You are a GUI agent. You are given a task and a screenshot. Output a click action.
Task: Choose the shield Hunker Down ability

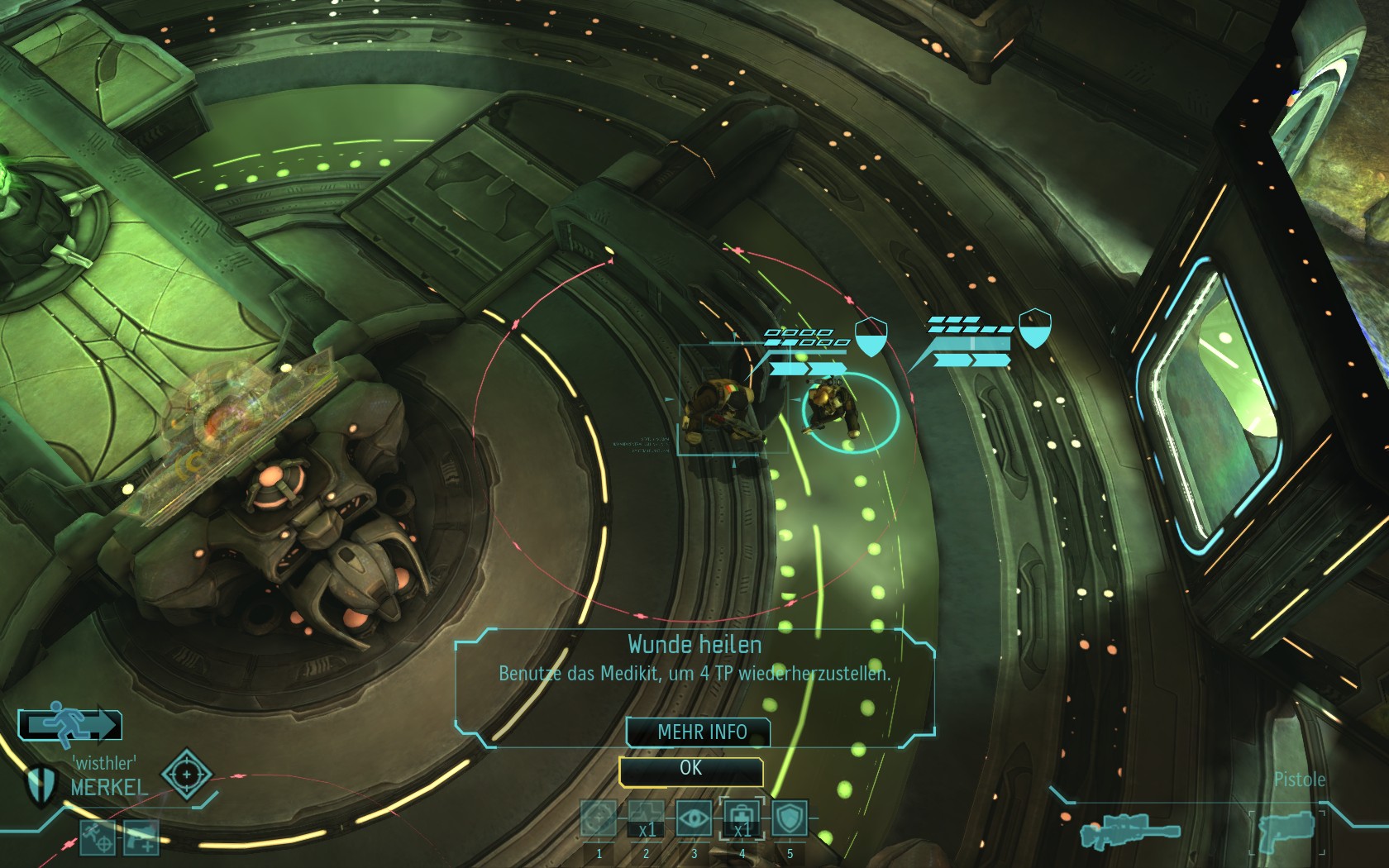(789, 820)
